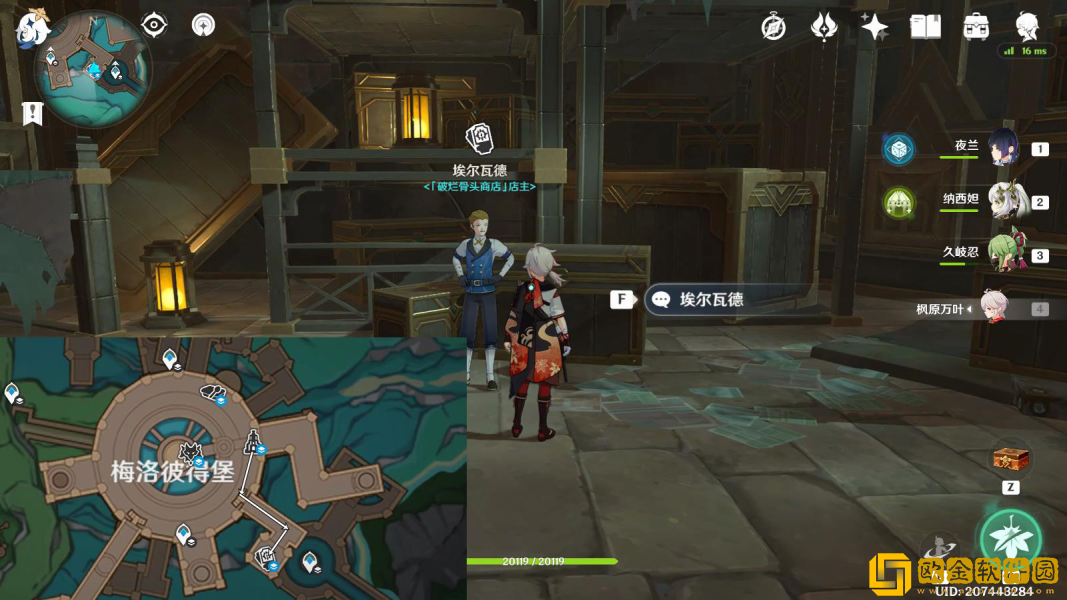Switch to party member 夜兰

click(x=1003, y=148)
